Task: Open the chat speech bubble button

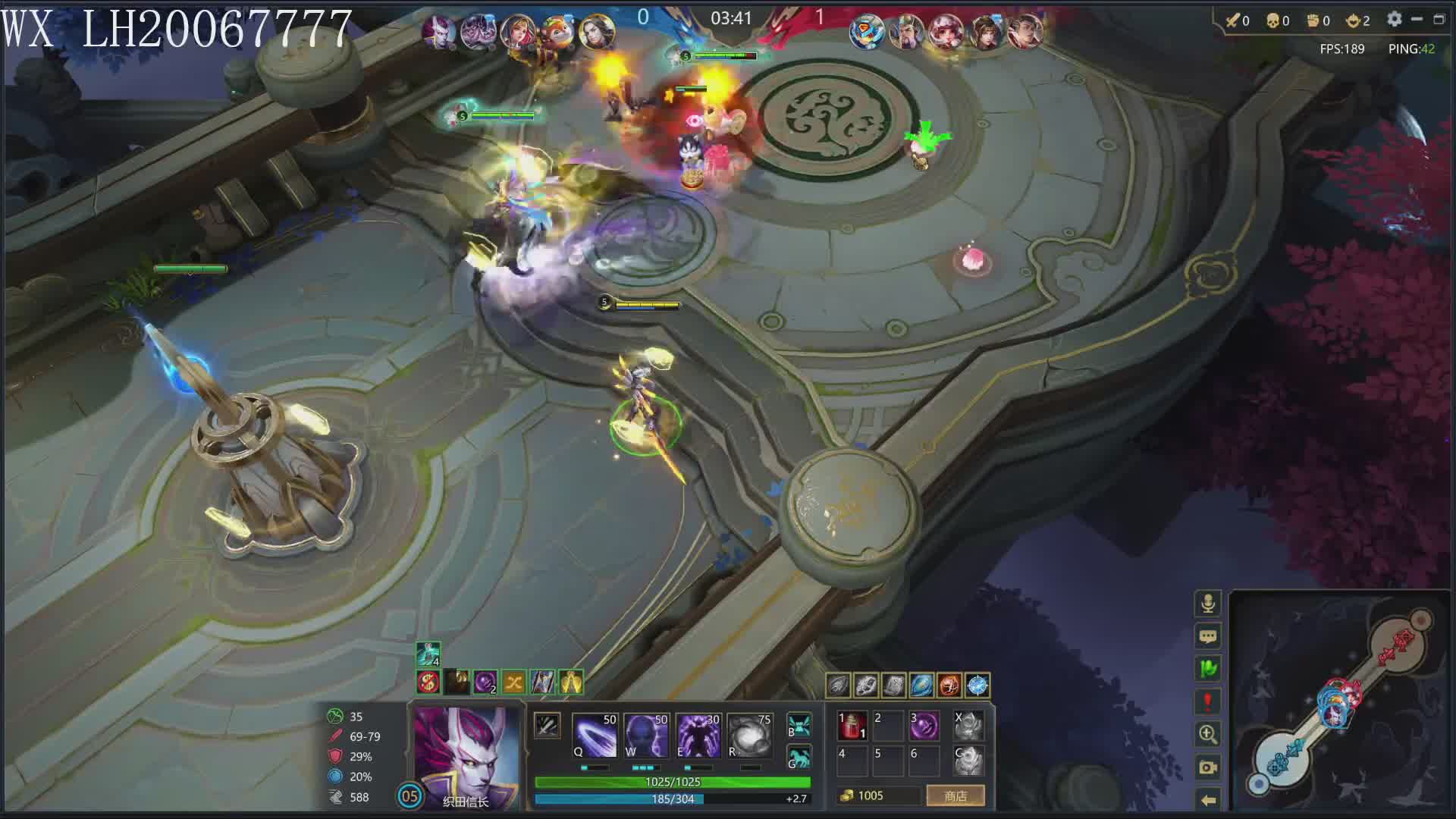Action: [1208, 636]
